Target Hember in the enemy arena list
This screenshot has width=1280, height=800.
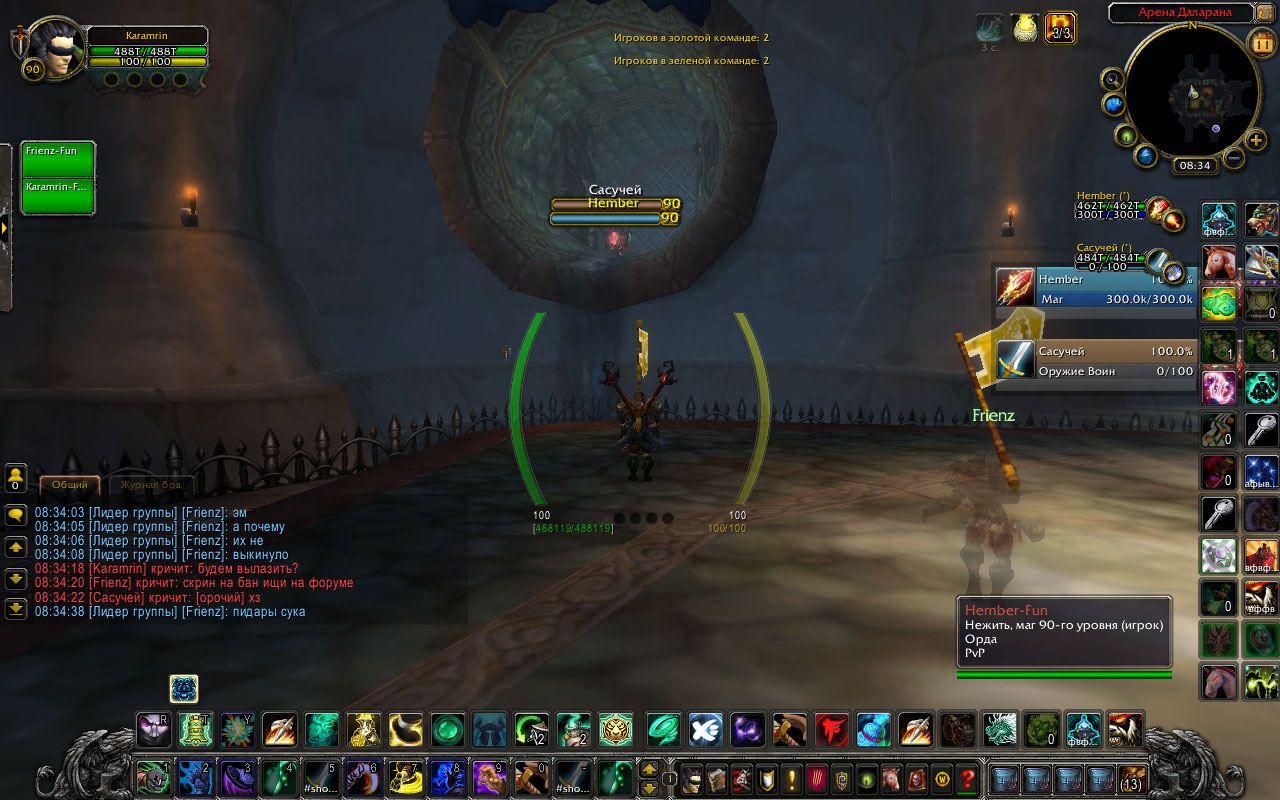click(1095, 286)
